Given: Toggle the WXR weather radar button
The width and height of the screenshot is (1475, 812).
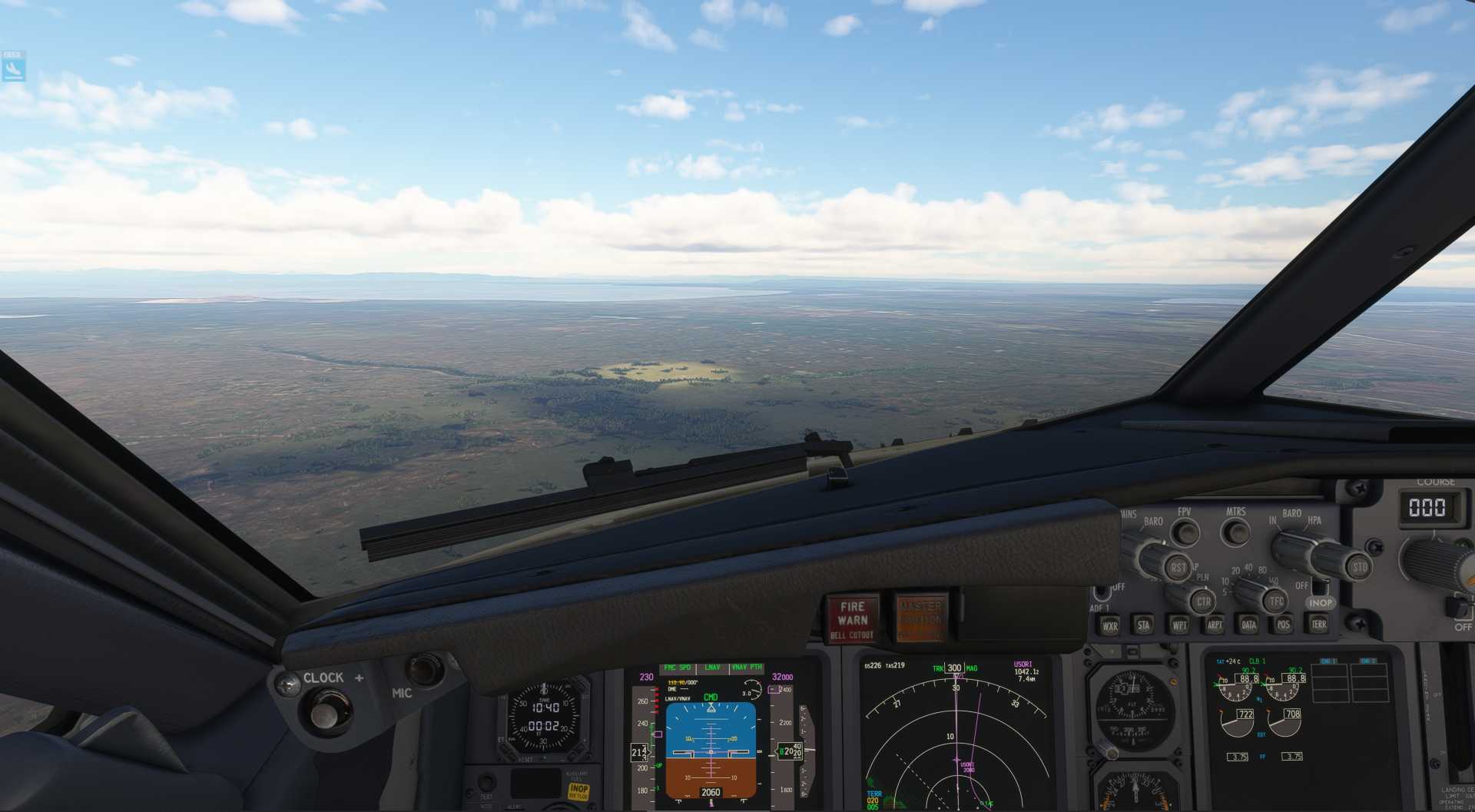Looking at the screenshot, I should pos(1109,625).
